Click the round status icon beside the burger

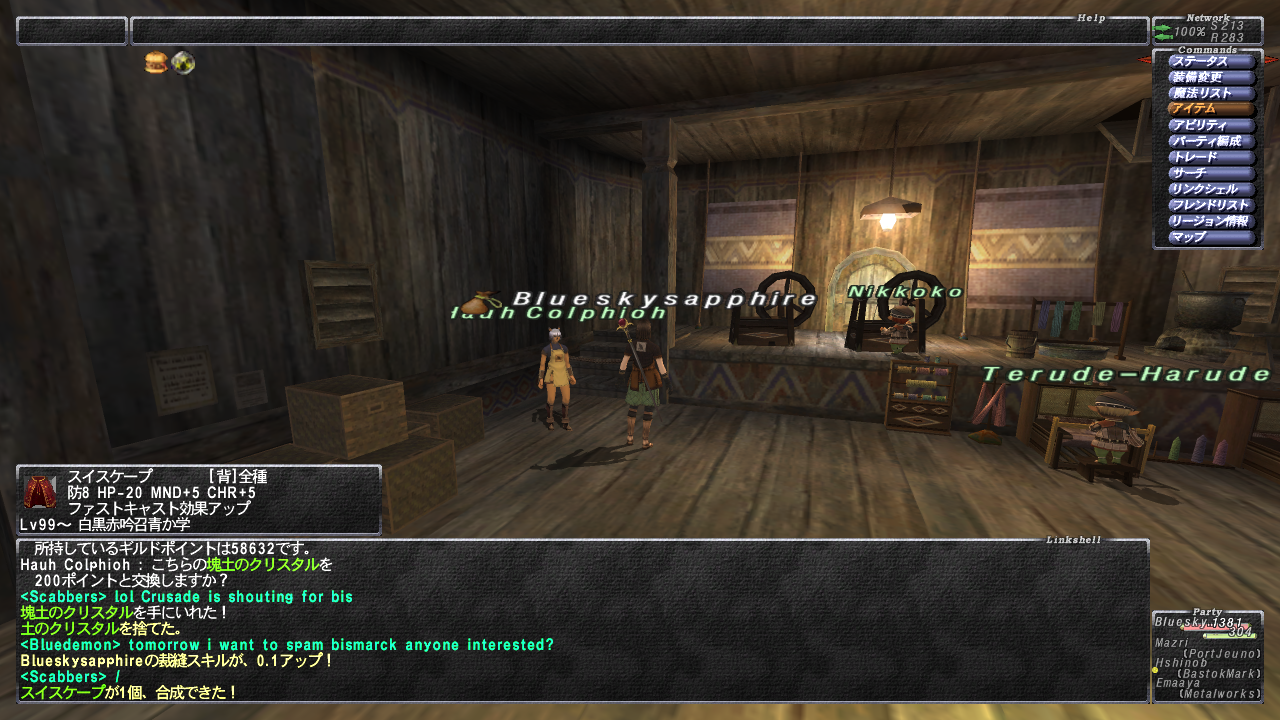click(183, 64)
